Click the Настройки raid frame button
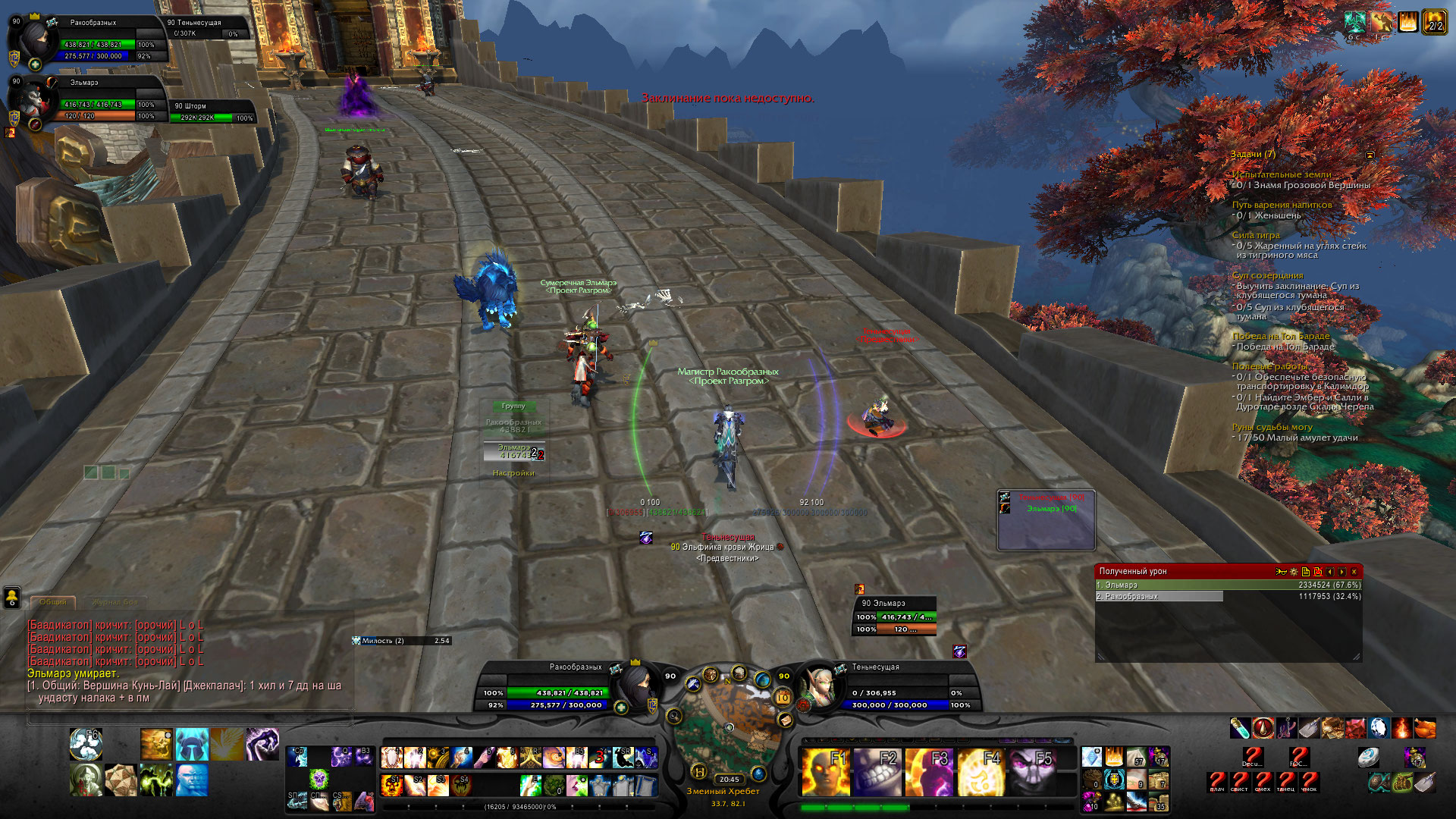Screen dimensions: 1456x819 (513, 473)
